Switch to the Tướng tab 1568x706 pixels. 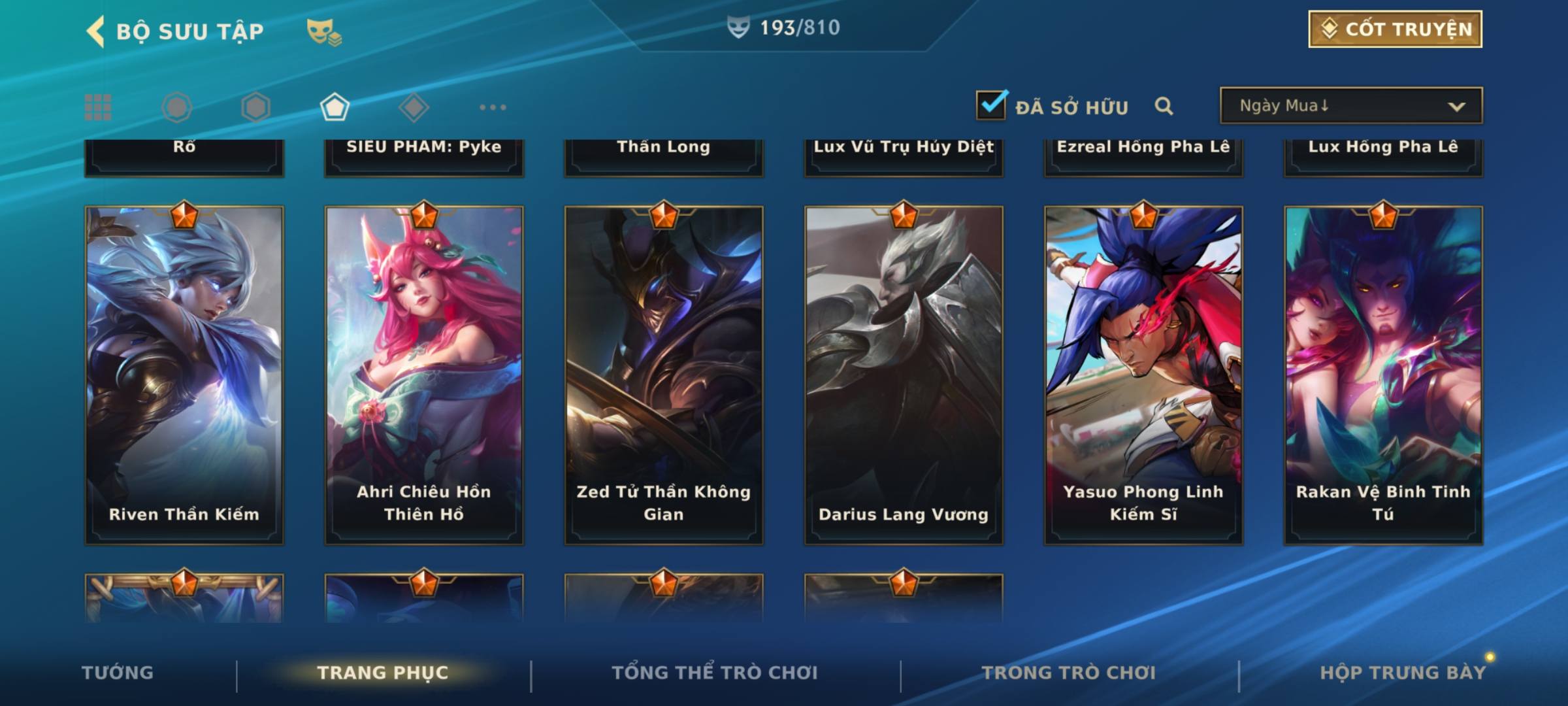point(118,673)
